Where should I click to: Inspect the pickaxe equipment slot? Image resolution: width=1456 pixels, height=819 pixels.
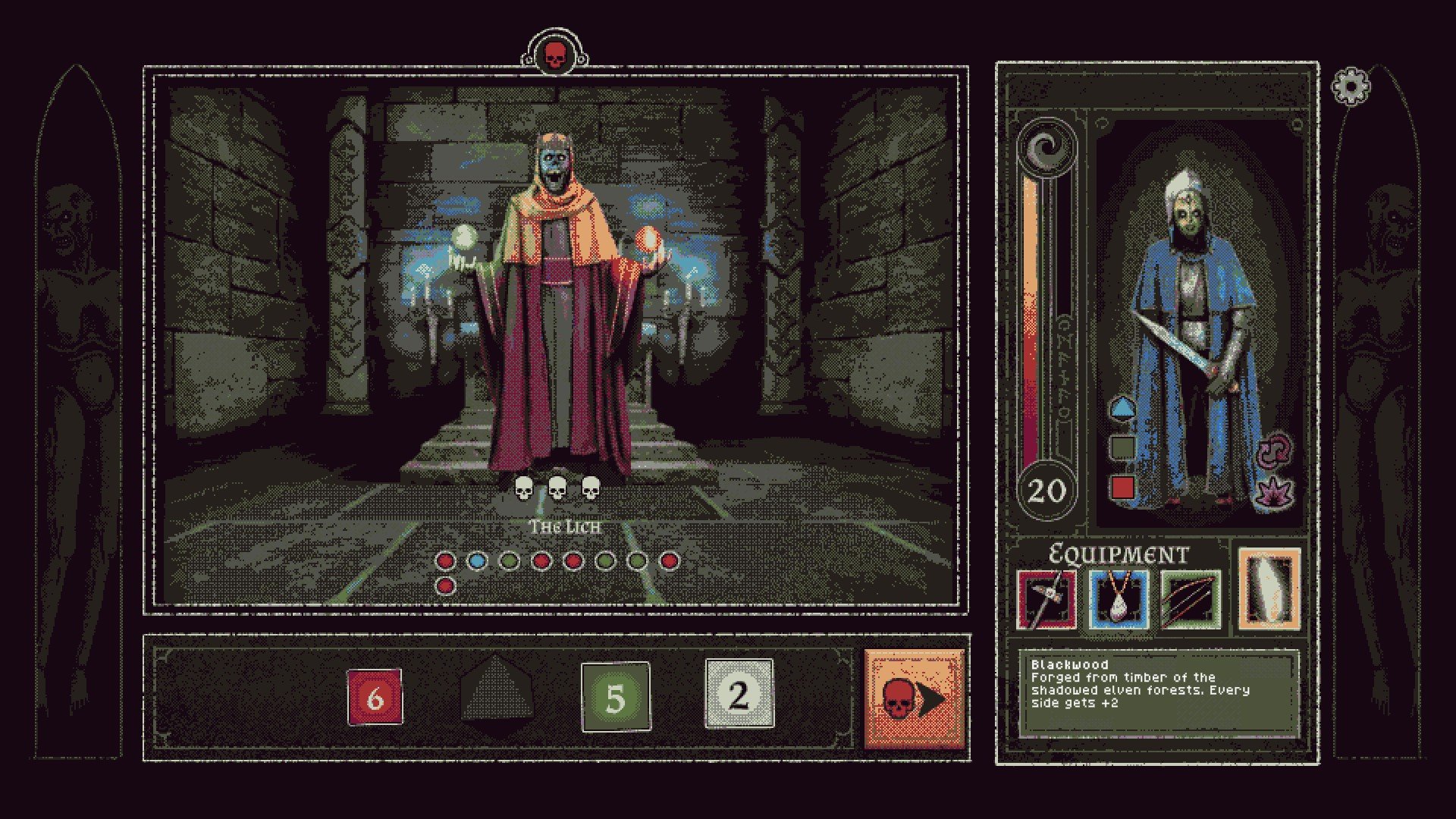[x=1046, y=600]
